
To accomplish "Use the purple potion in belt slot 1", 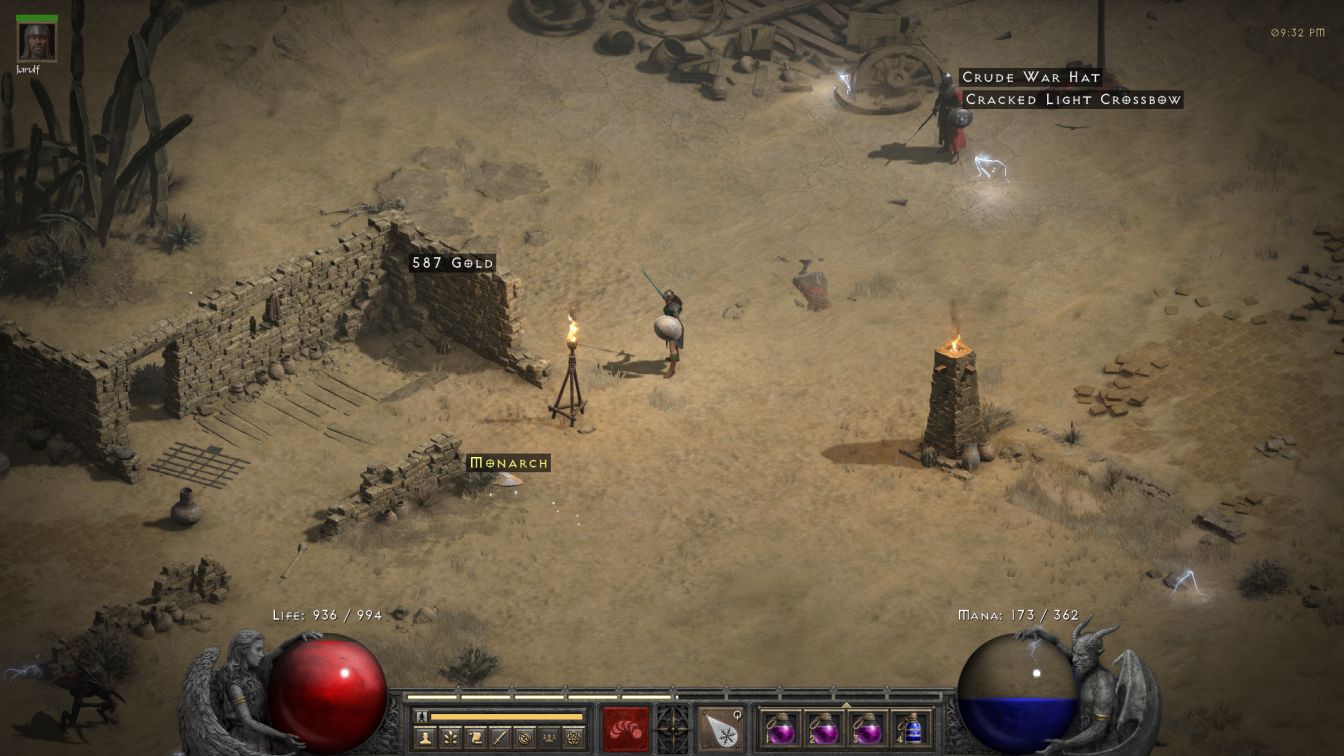I will coord(780,728).
